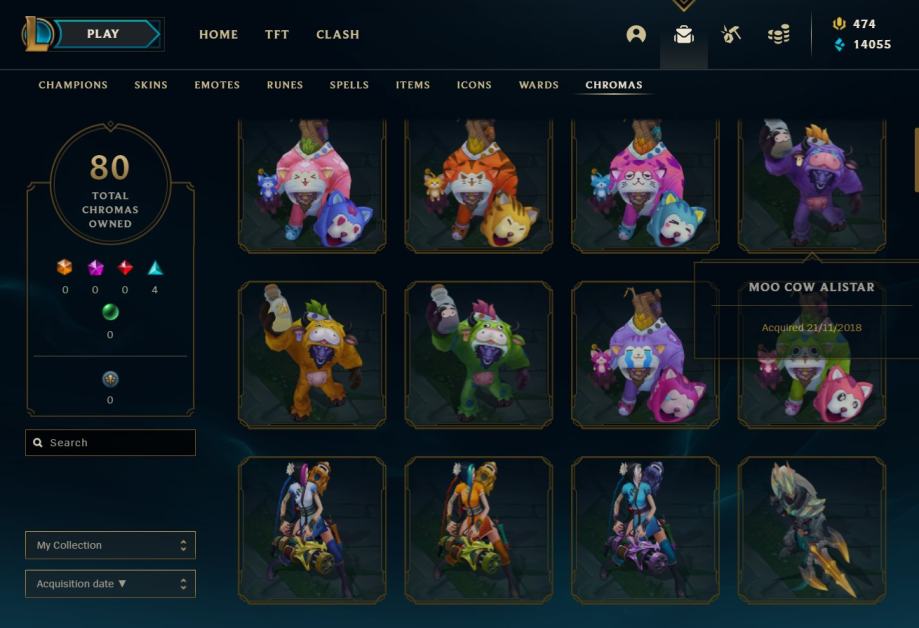Open the TFT section
Image resolution: width=919 pixels, height=628 pixels.
click(277, 34)
